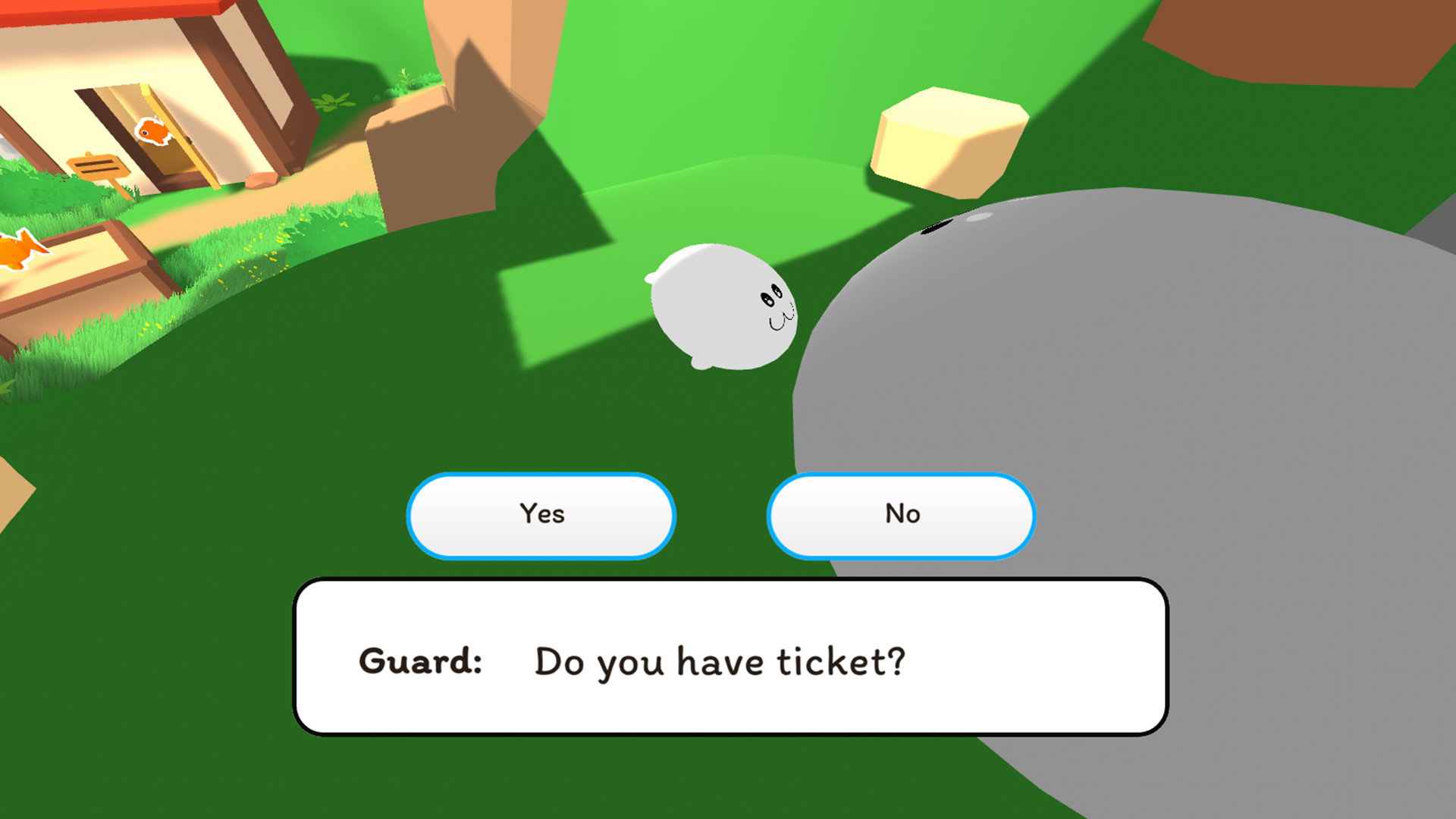Click the Yes button to confirm
Viewport: 1456px width, 819px height.
541,514
